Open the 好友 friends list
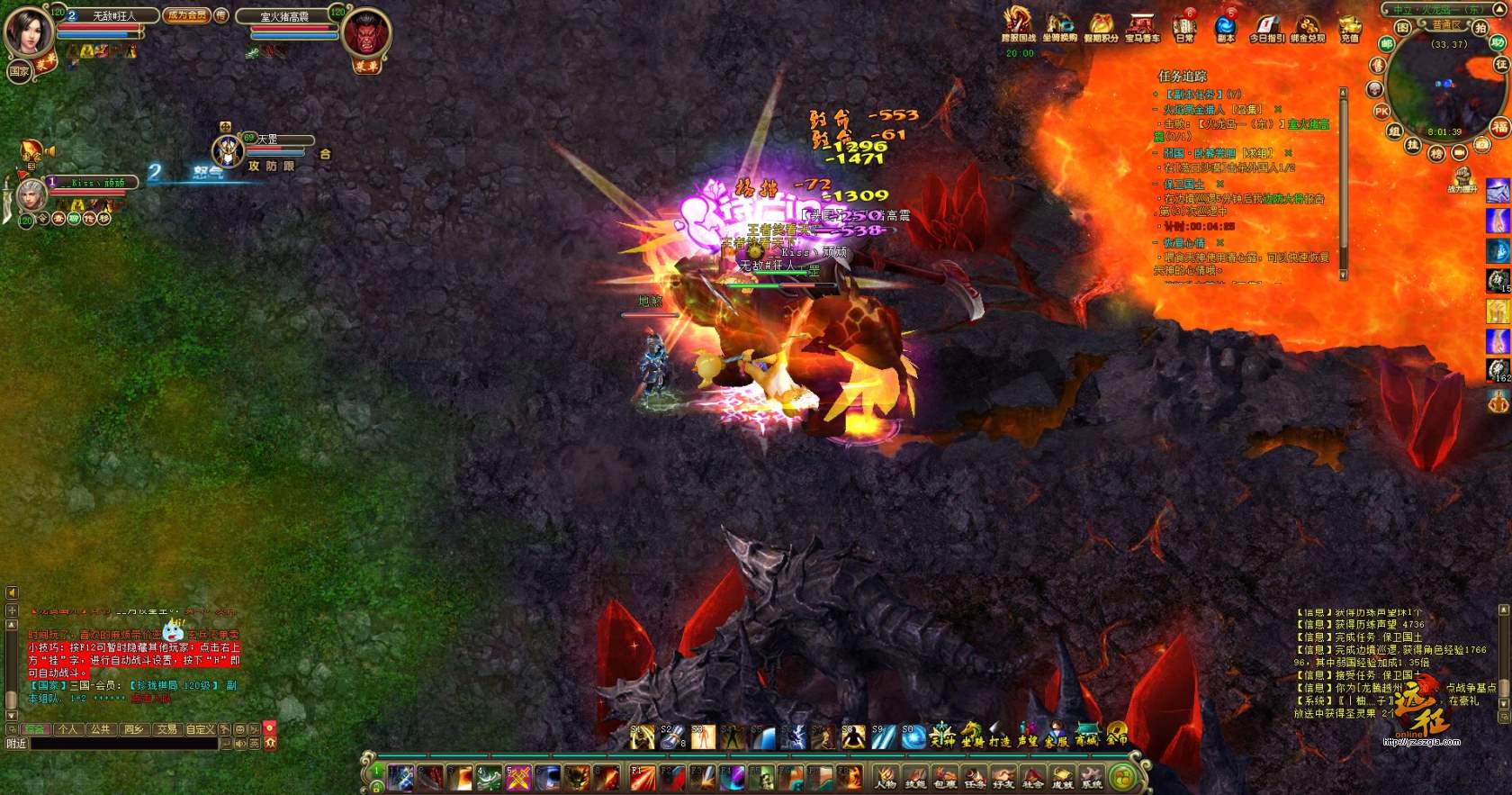This screenshot has width=1512, height=795. (1003, 776)
